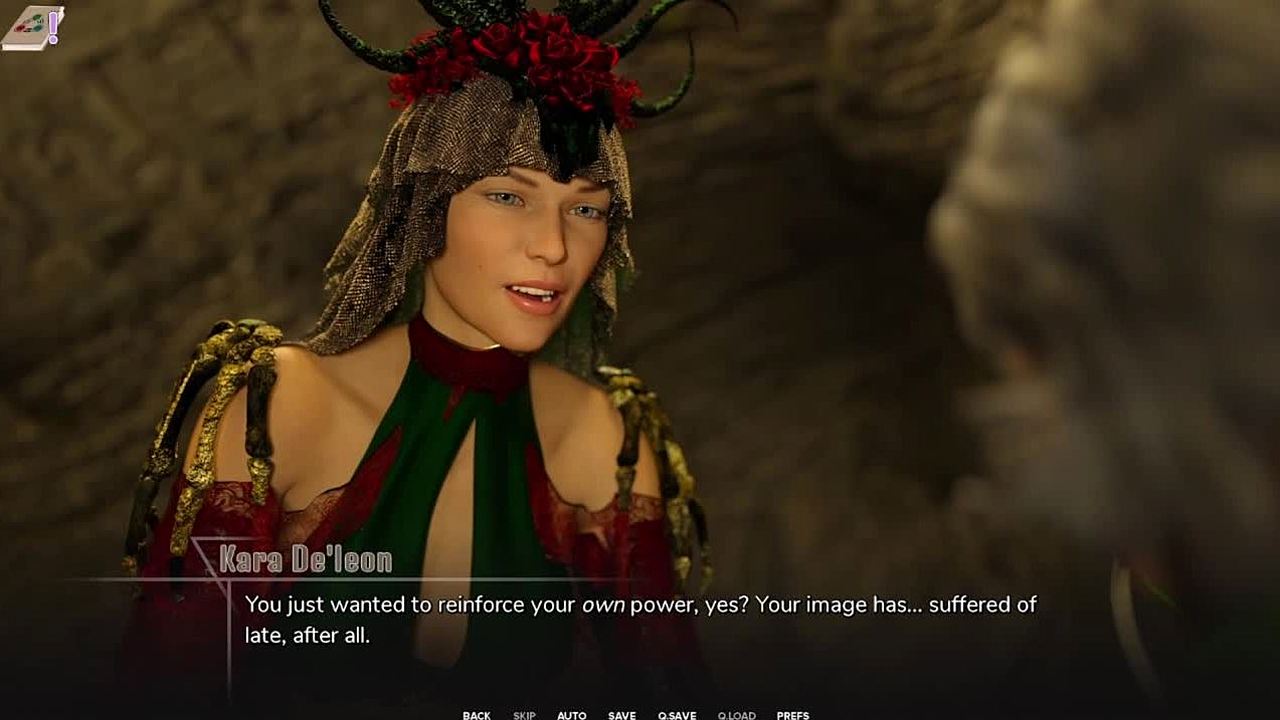The image size is (1280, 720).
Task: Enable Auto dialogue advance
Action: point(572,715)
